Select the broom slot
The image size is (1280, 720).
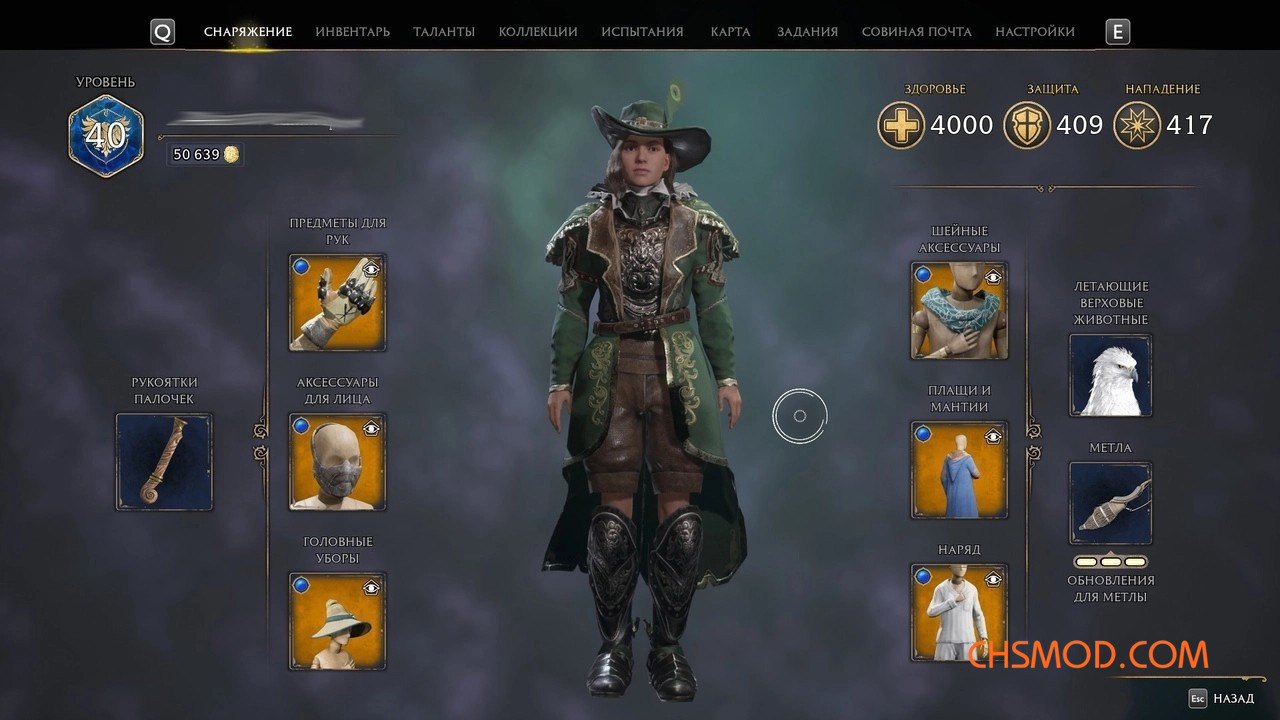coord(1110,503)
